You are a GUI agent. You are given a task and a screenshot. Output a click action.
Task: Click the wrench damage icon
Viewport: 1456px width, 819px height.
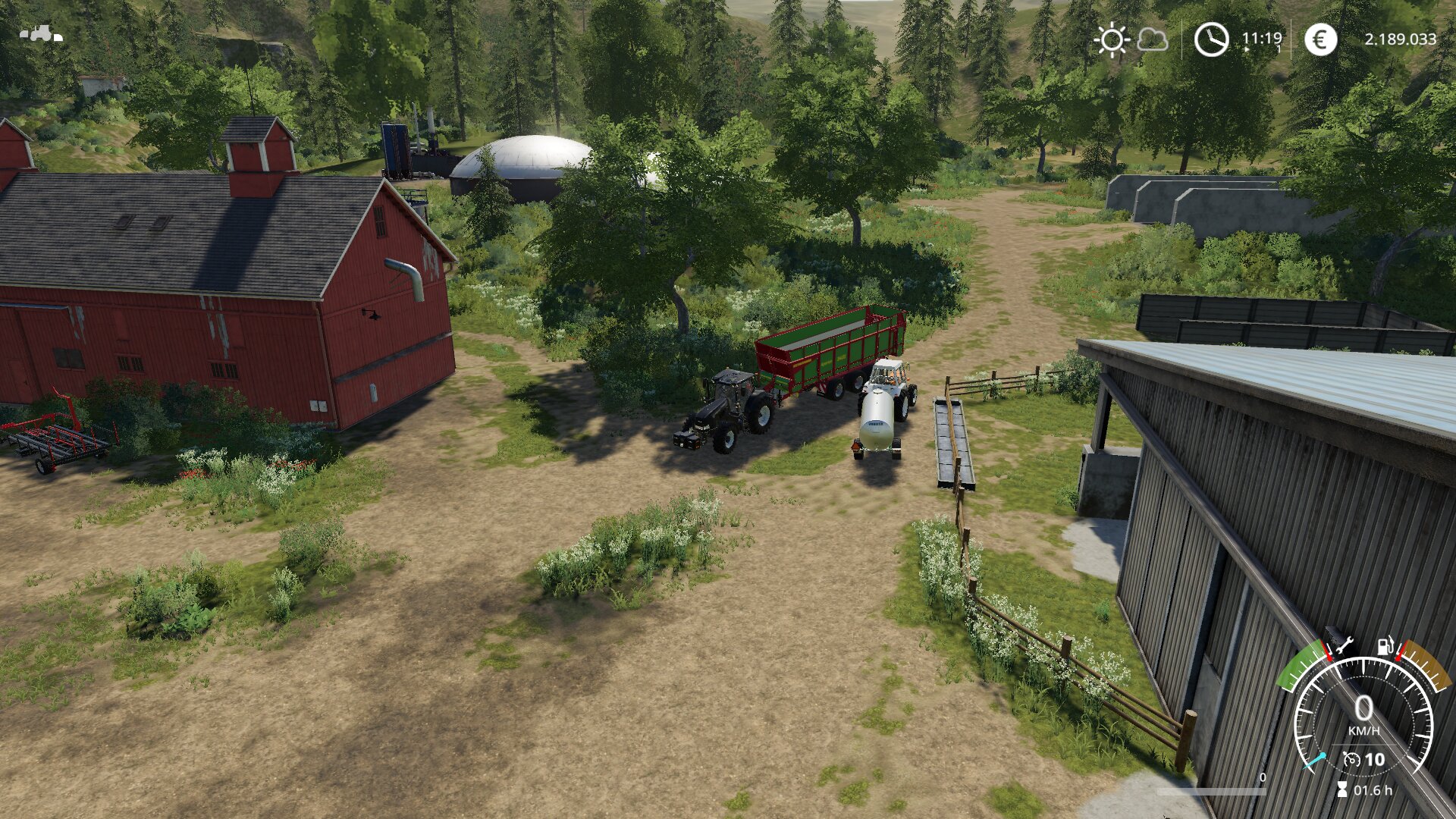pyautogui.click(x=1343, y=646)
